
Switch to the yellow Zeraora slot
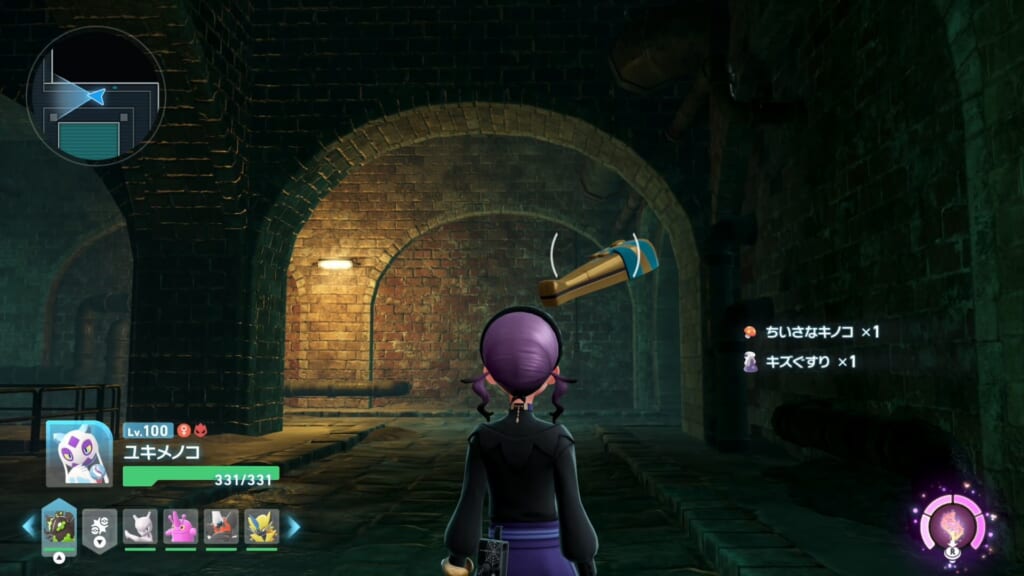click(262, 527)
